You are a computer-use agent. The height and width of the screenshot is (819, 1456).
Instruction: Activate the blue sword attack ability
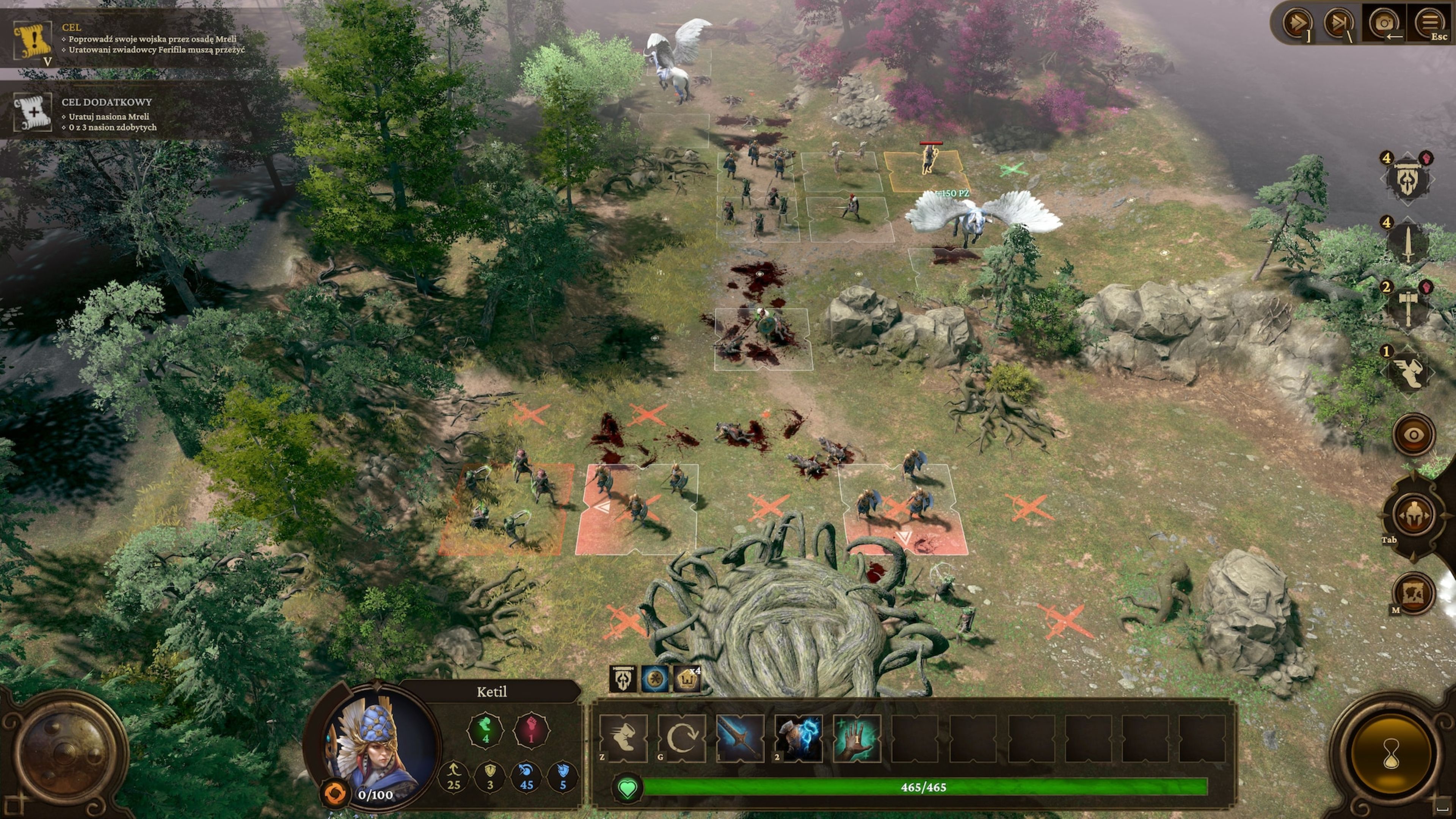(x=740, y=738)
